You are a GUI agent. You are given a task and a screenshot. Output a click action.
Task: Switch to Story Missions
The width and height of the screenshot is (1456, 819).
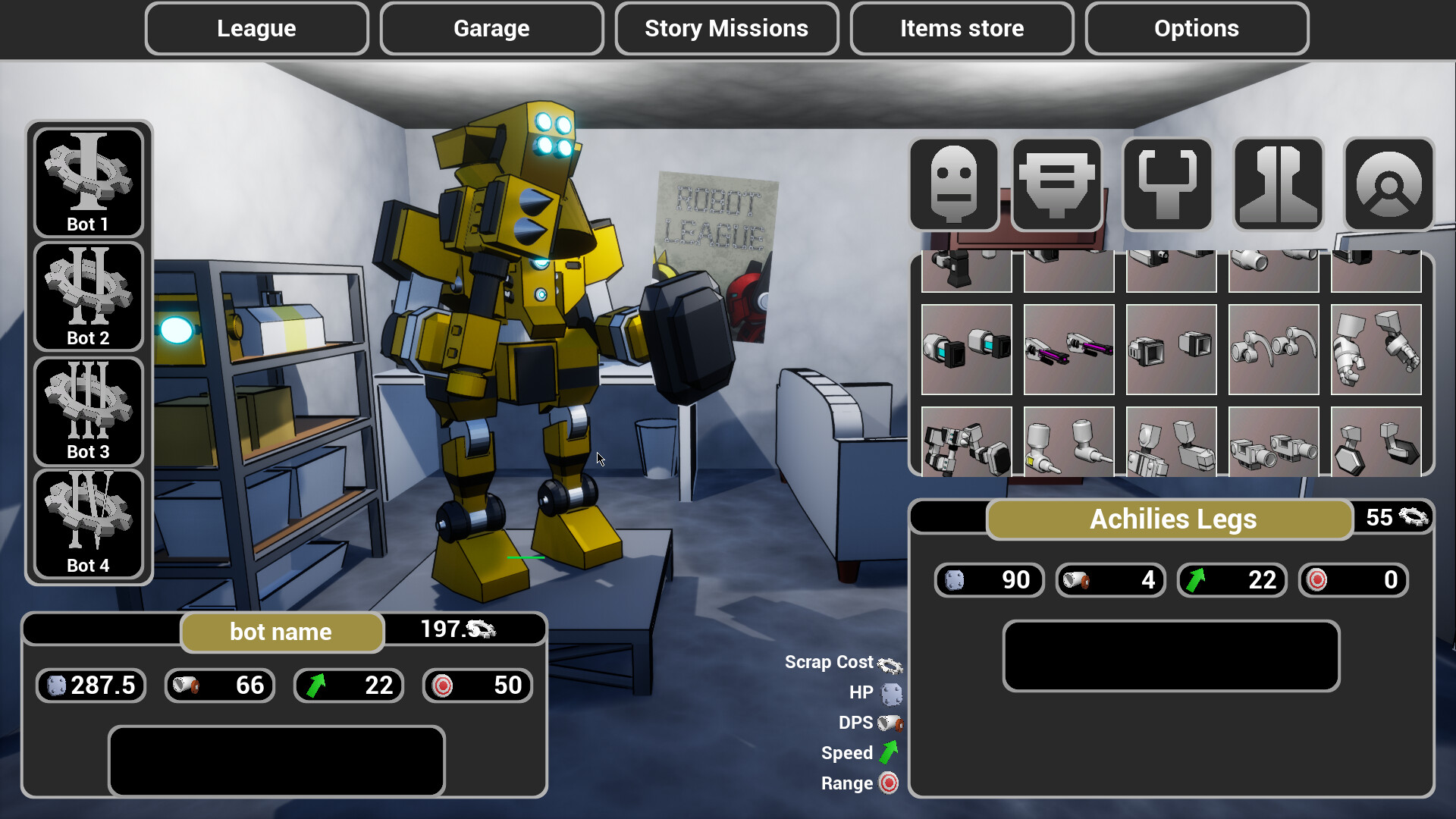click(726, 28)
